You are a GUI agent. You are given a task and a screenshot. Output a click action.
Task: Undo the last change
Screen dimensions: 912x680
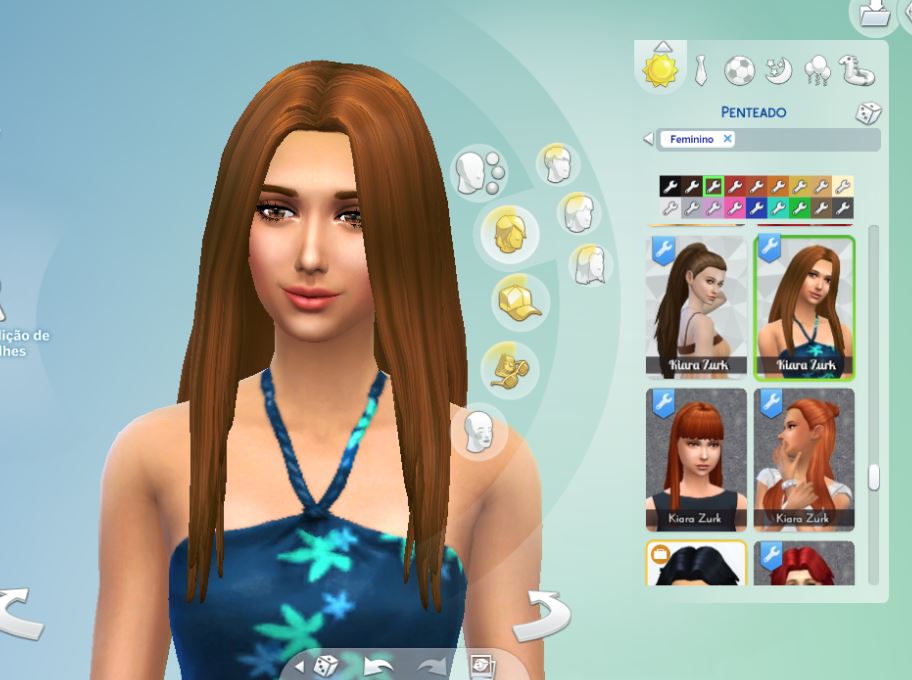click(x=376, y=666)
